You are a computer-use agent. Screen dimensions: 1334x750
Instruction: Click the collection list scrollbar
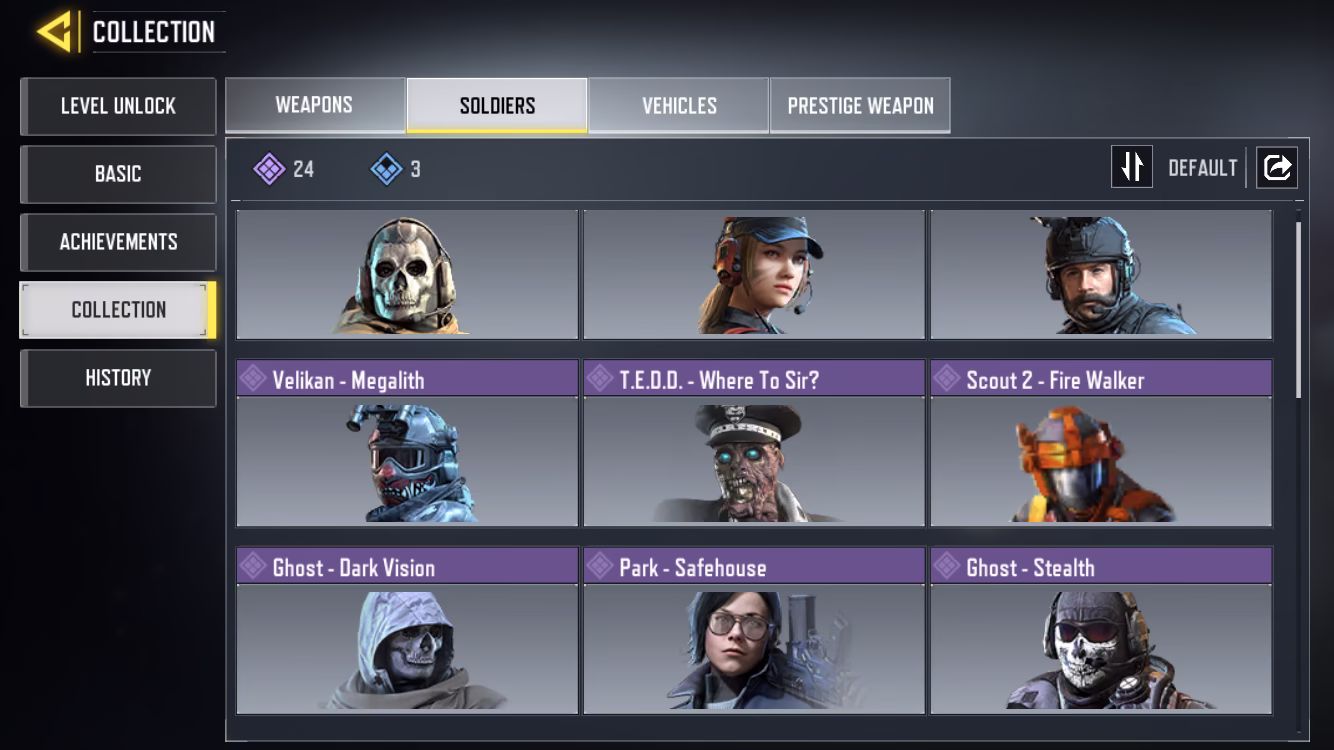click(x=1299, y=310)
